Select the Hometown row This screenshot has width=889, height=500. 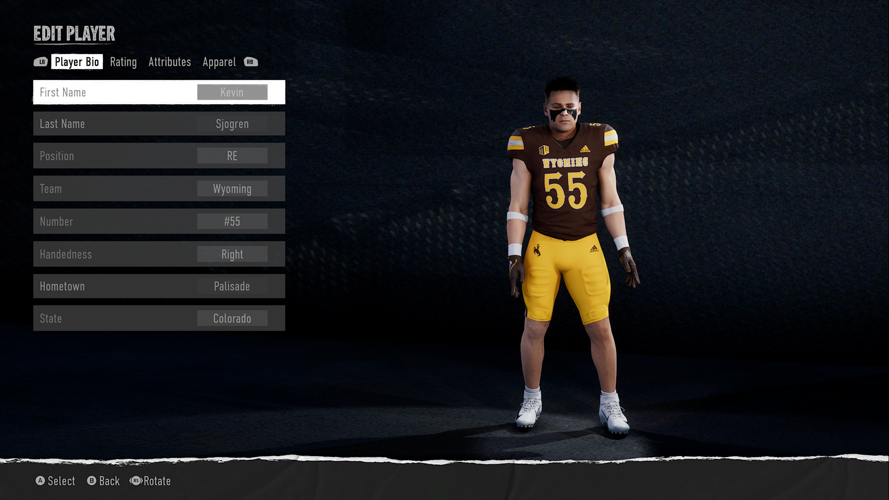coord(159,286)
